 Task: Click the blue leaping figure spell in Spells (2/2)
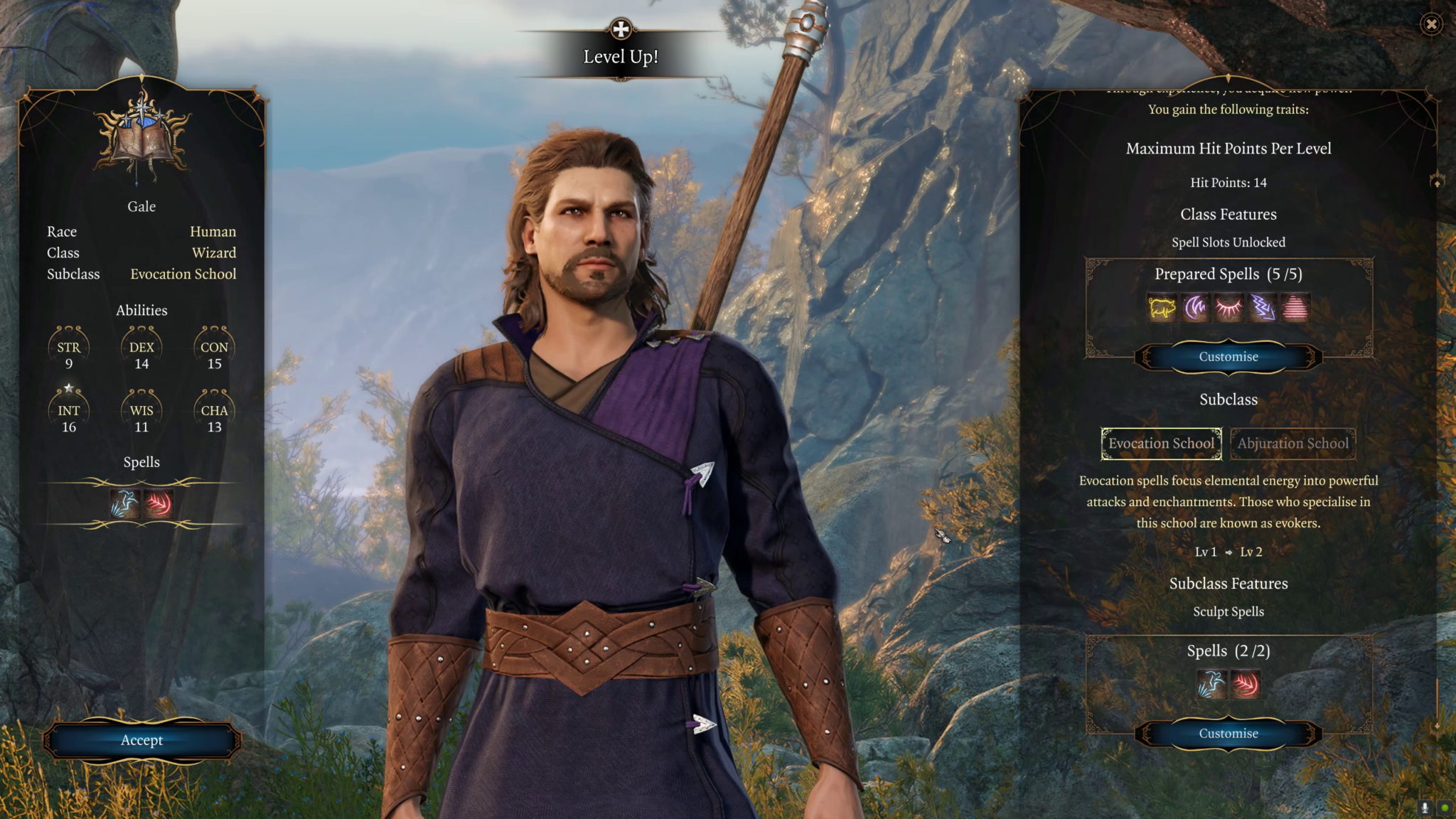1211,685
